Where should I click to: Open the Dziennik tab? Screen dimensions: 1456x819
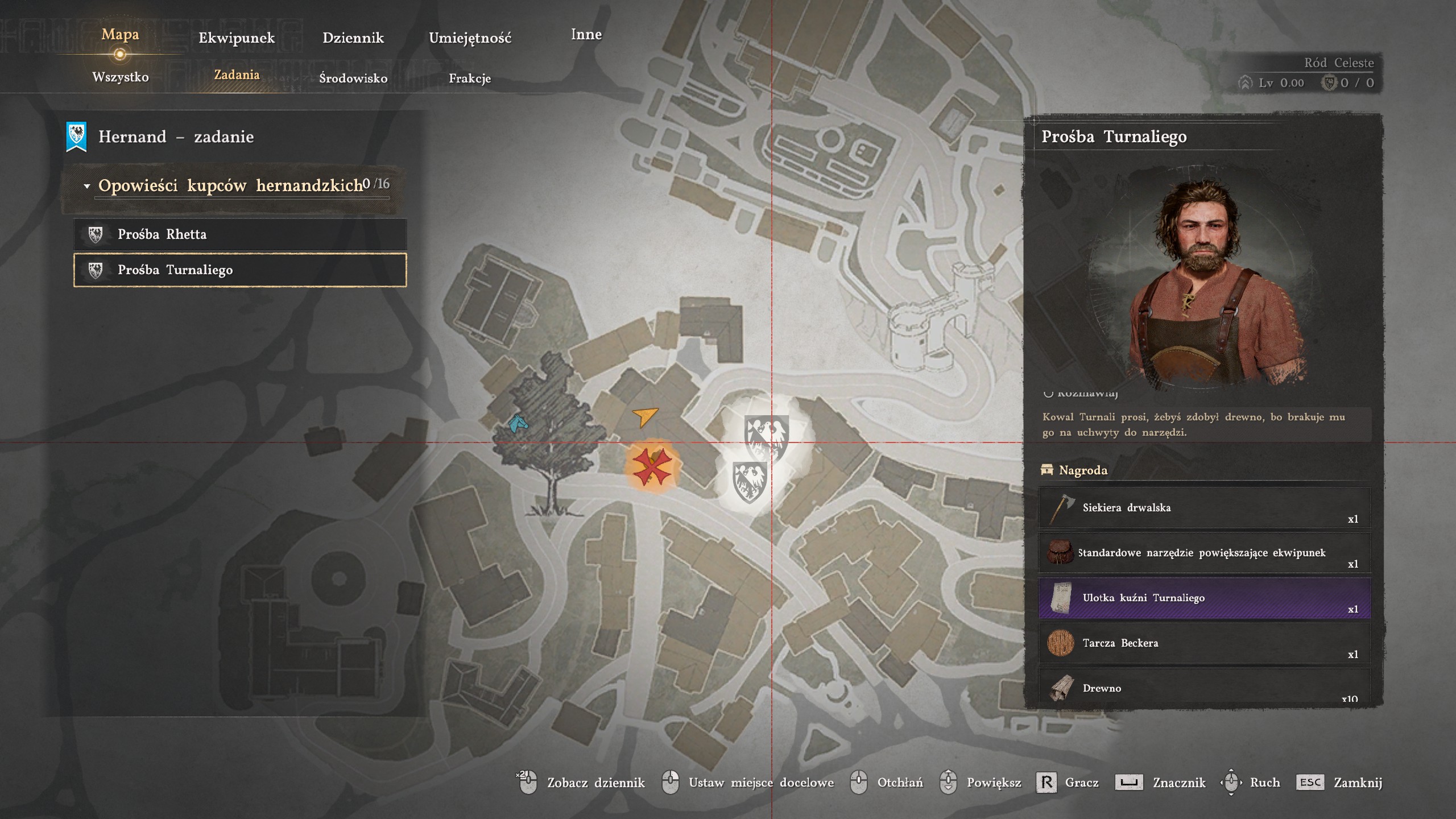tap(353, 38)
